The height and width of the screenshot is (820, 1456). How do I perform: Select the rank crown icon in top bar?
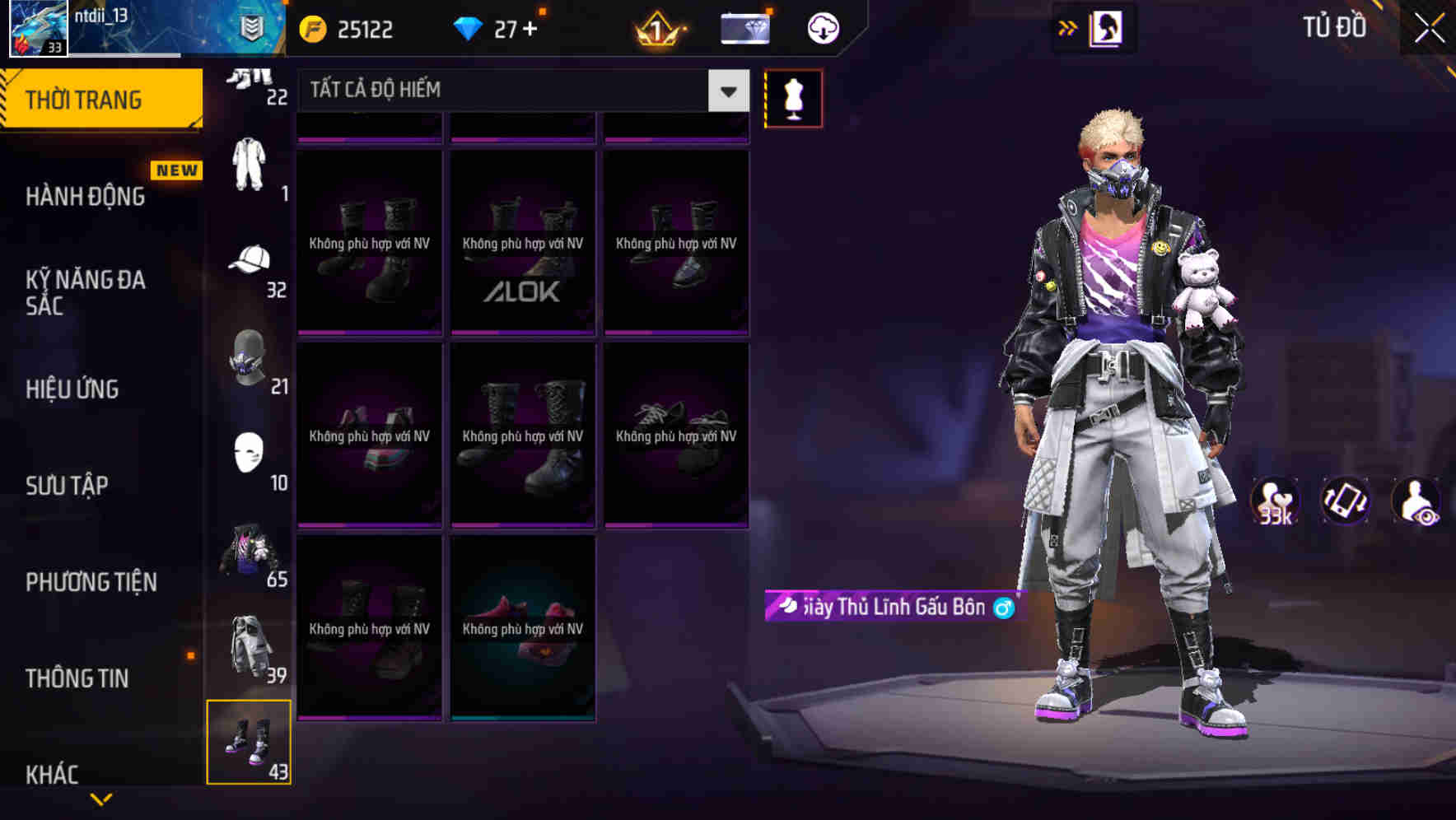coord(653,27)
